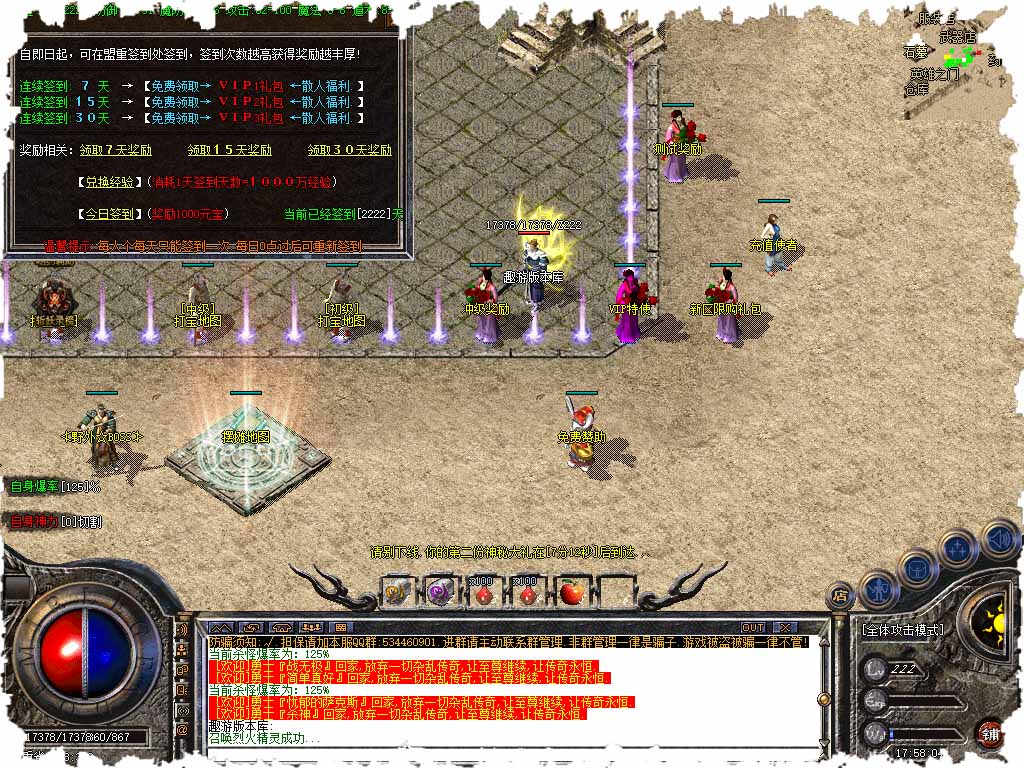Claim the 7-day sign-in reward link

[x=116, y=151]
